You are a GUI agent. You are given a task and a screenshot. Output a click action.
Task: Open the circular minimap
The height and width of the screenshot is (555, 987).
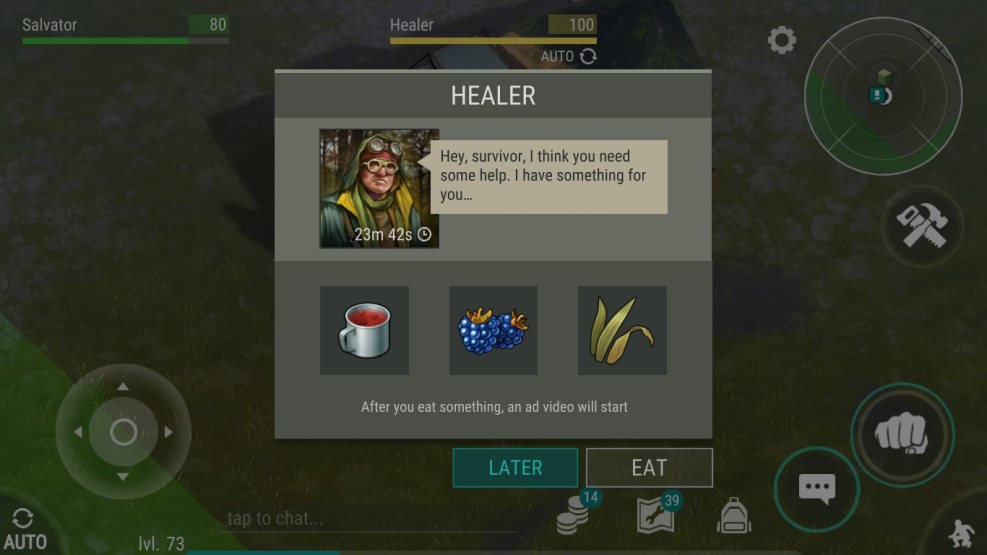[882, 96]
